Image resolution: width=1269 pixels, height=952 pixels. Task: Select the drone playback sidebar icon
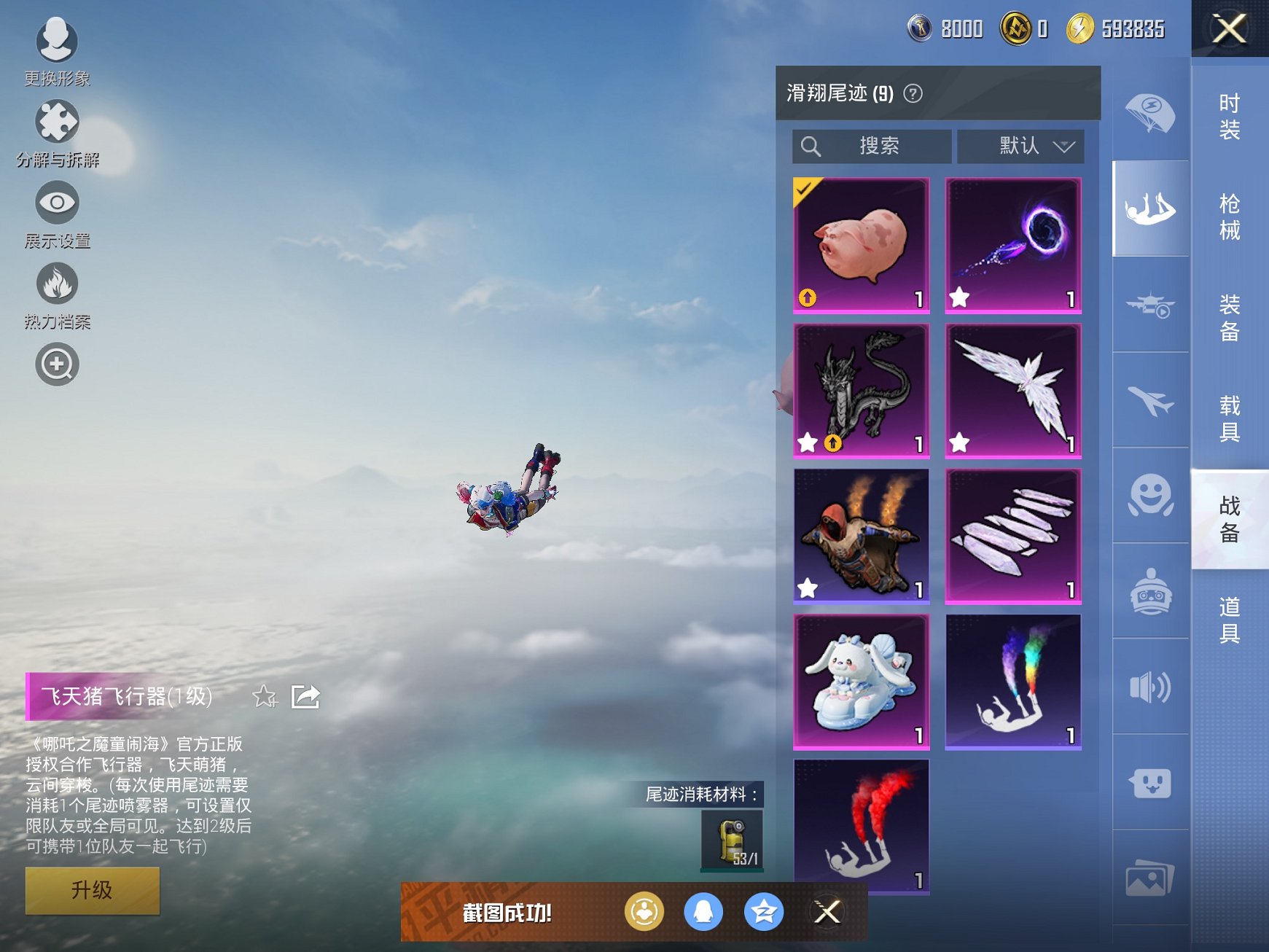[1149, 306]
